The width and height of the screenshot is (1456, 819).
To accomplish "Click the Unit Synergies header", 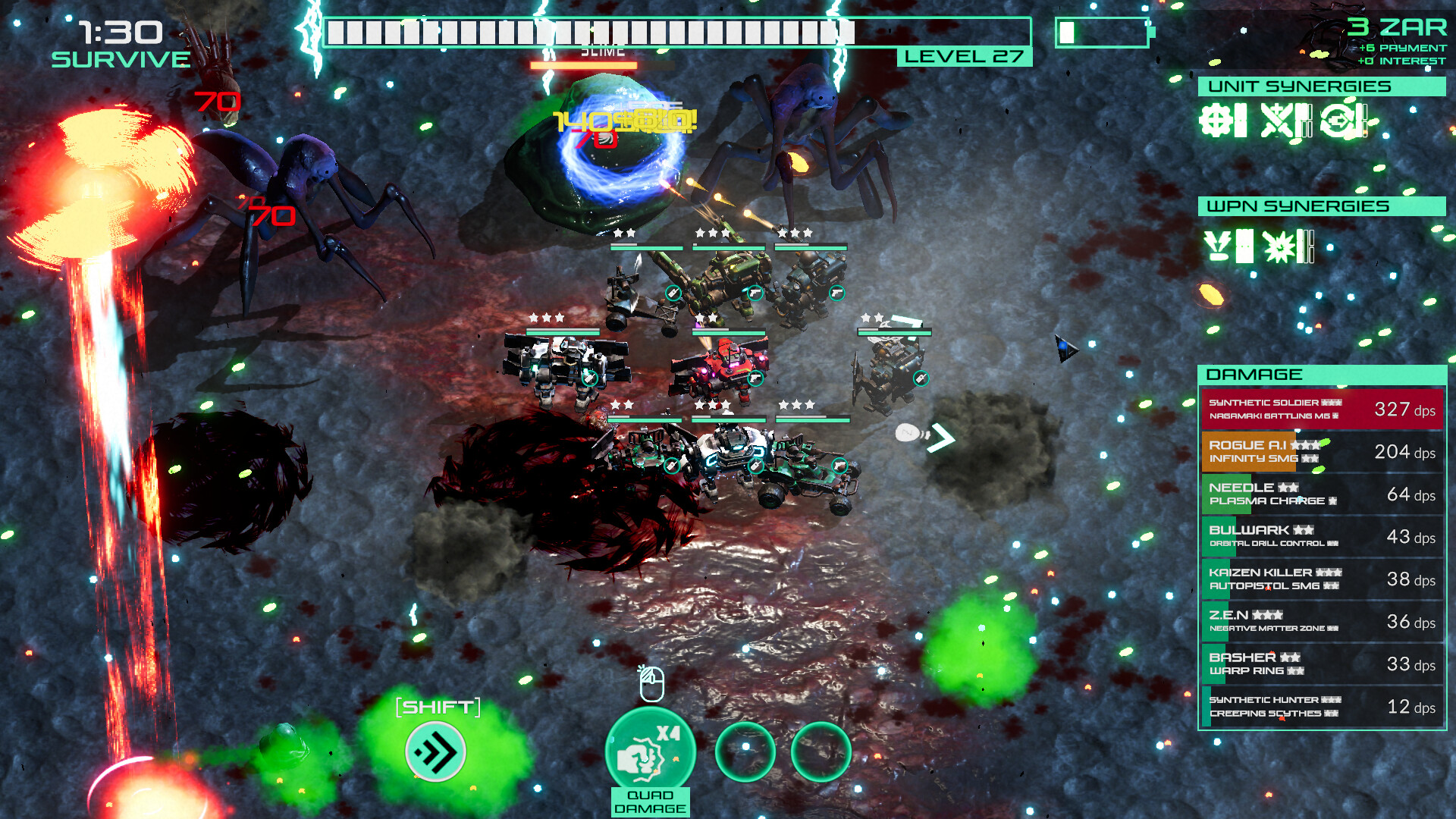I will pos(1322,86).
